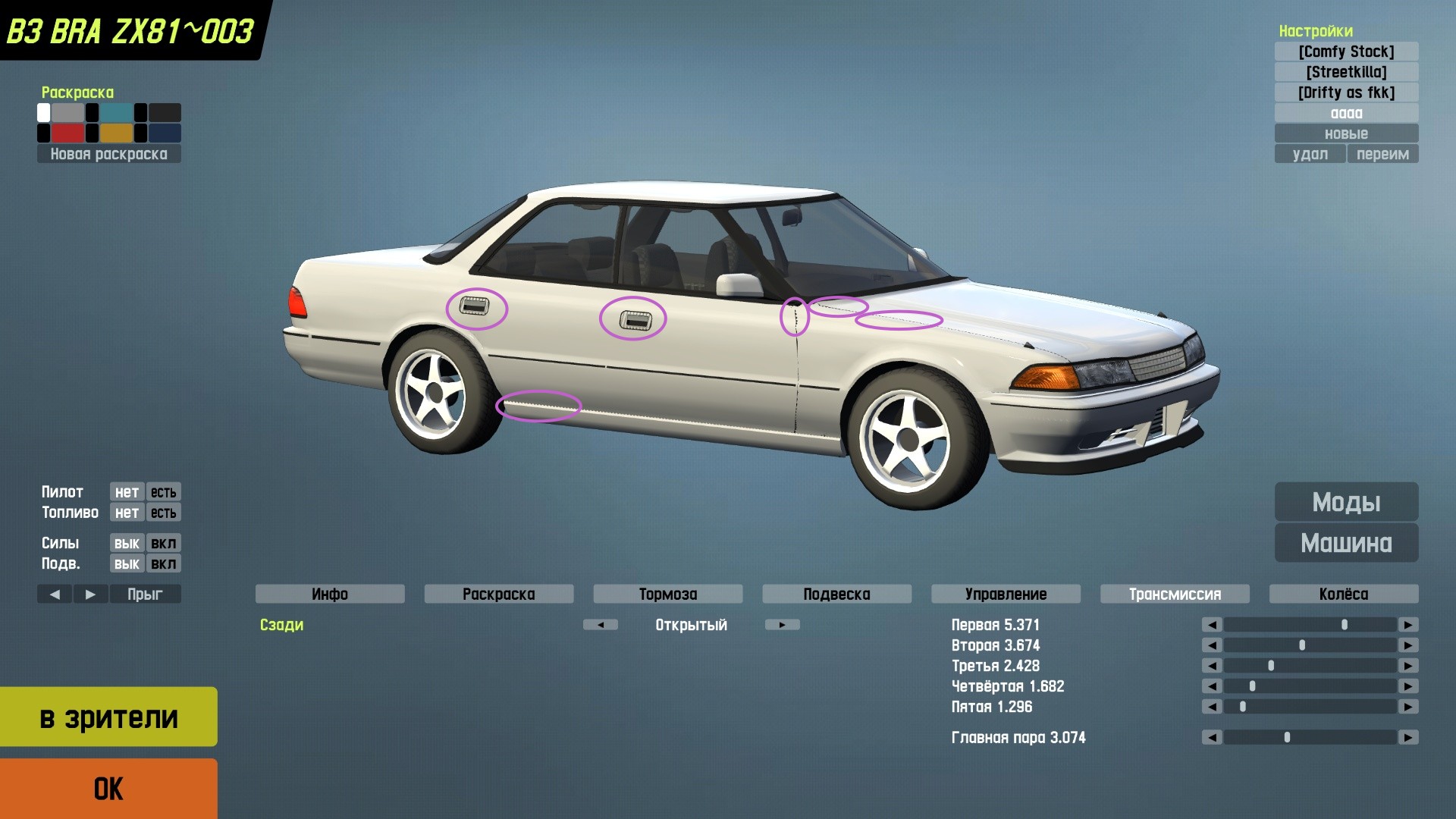The width and height of the screenshot is (1456, 819).
Task: Delete the setup with удал
Action: click(1310, 154)
